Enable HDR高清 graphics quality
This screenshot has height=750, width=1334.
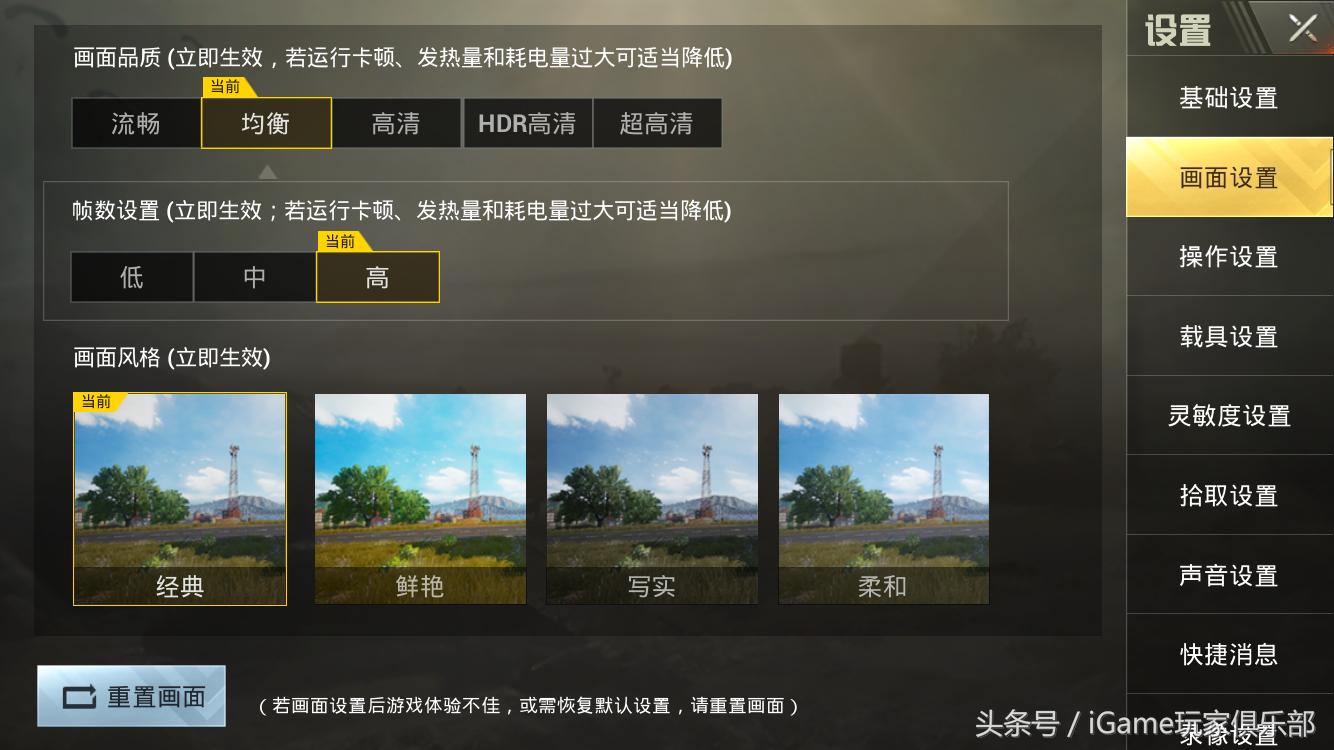[527, 122]
